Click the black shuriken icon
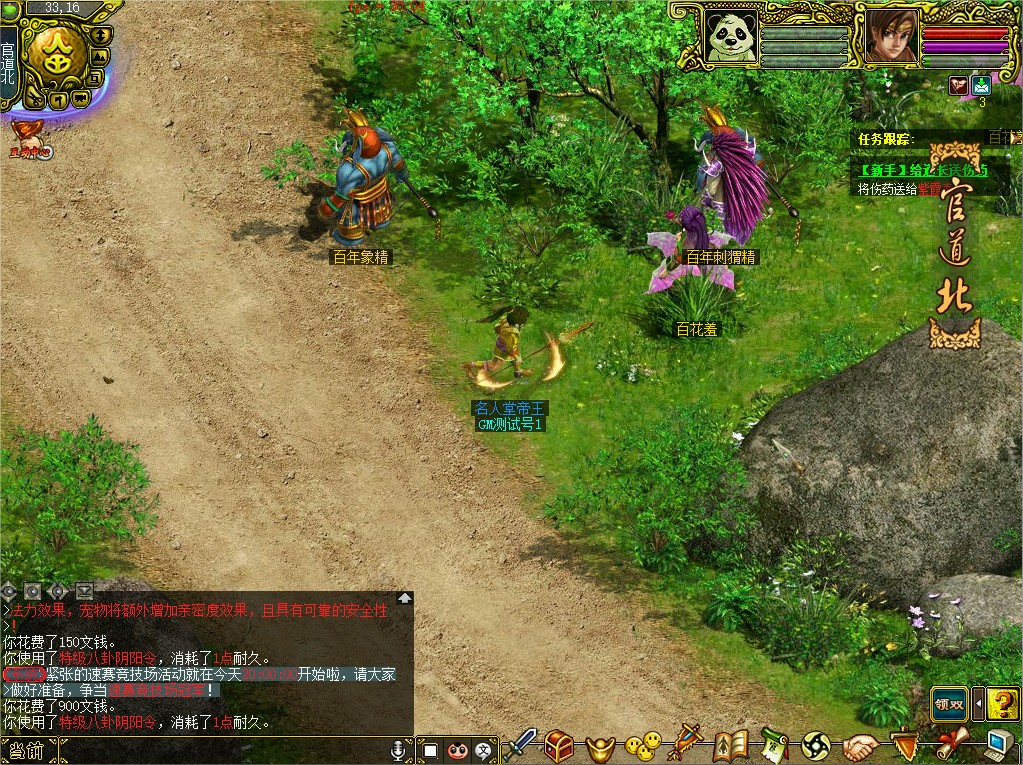Viewport: 1023px width, 765px height. [816, 745]
